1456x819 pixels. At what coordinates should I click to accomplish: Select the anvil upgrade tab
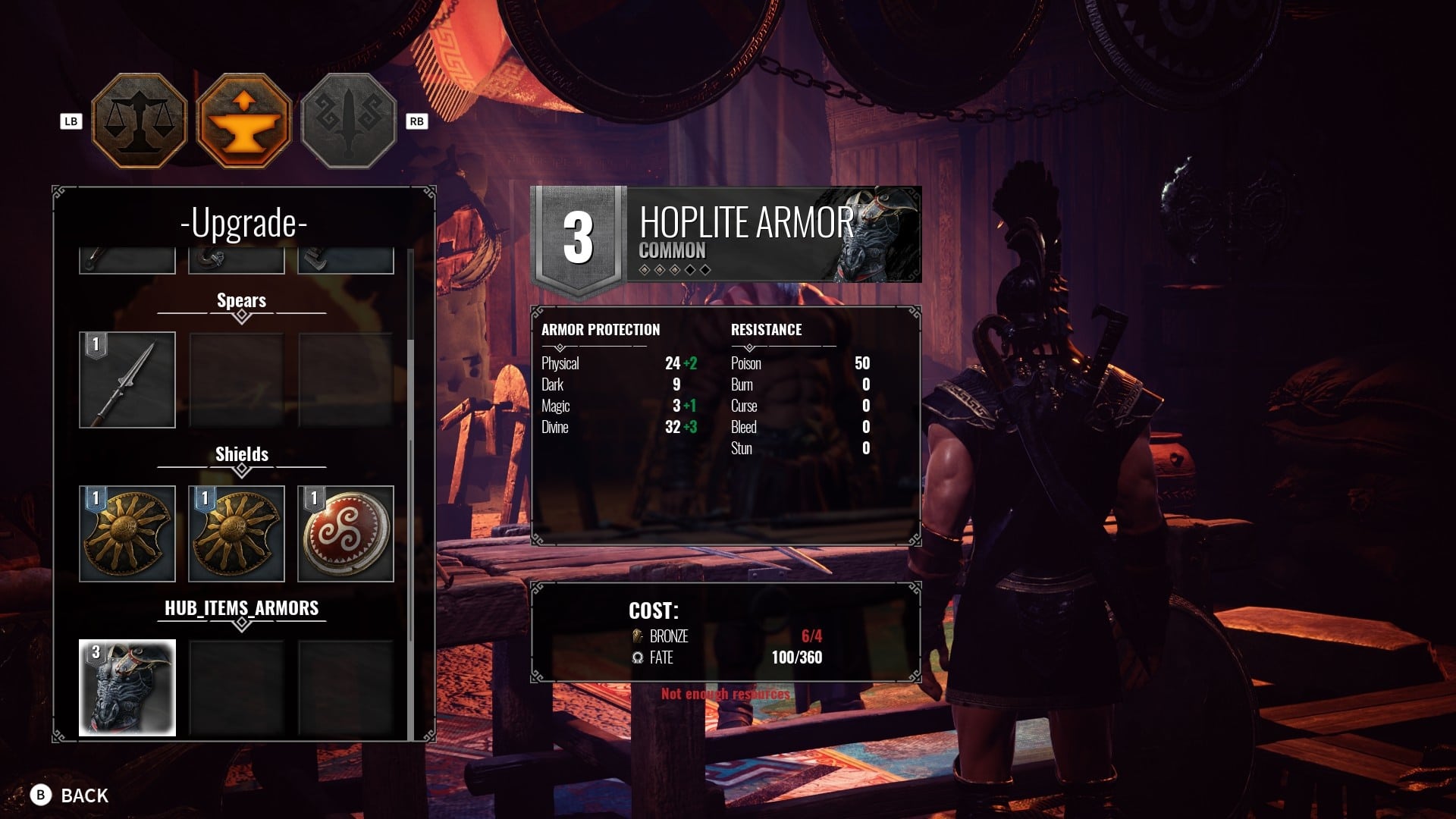243,121
